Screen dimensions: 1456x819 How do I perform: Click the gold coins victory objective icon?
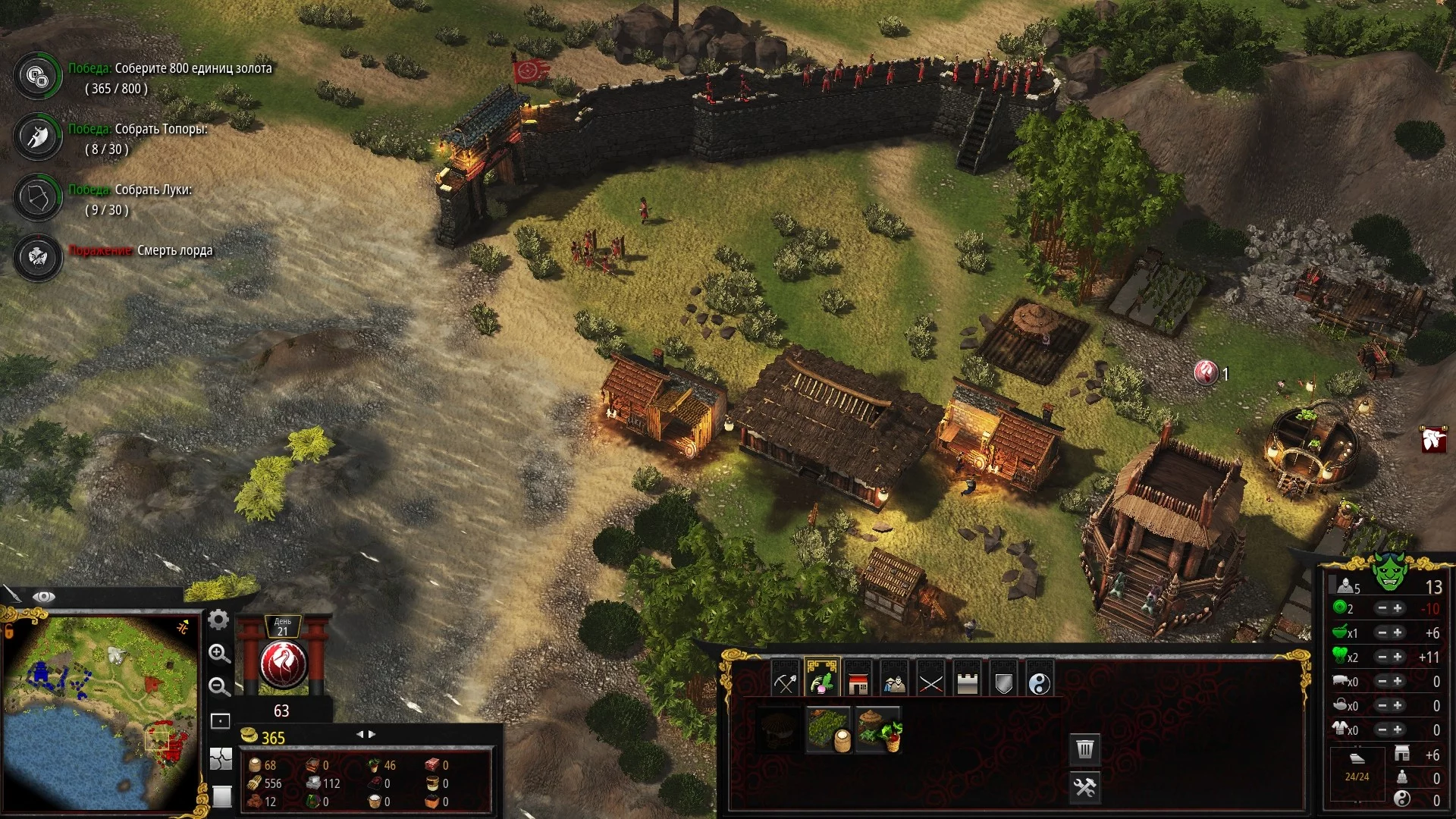click(x=37, y=76)
